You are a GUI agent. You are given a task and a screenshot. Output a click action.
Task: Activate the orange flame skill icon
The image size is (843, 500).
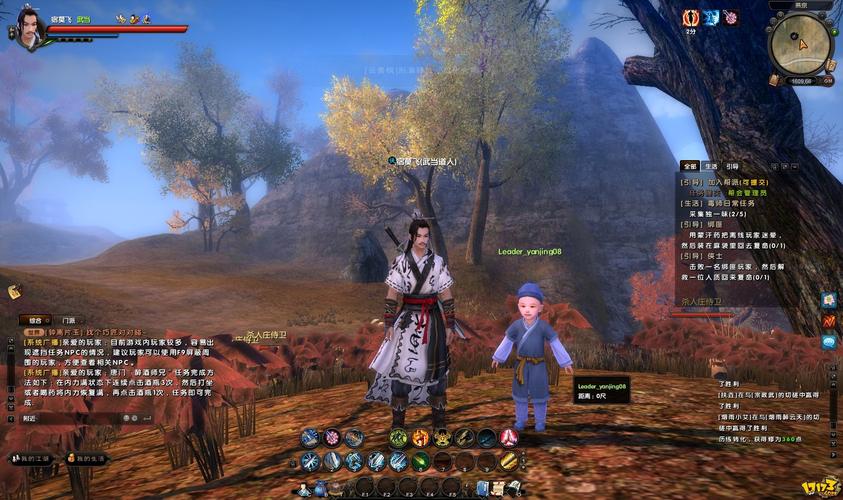(x=420, y=437)
